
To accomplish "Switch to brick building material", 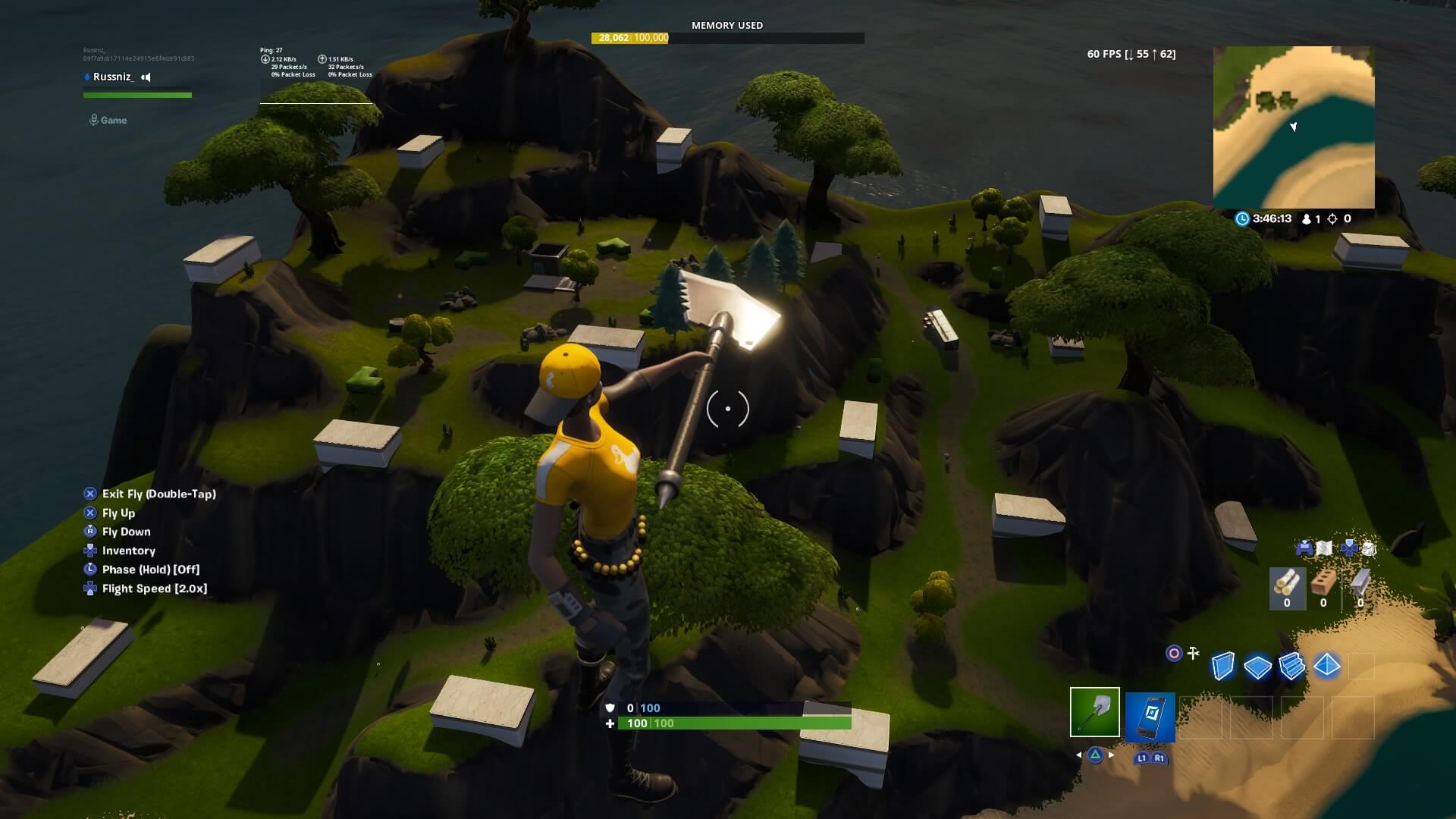I will pos(1323,588).
